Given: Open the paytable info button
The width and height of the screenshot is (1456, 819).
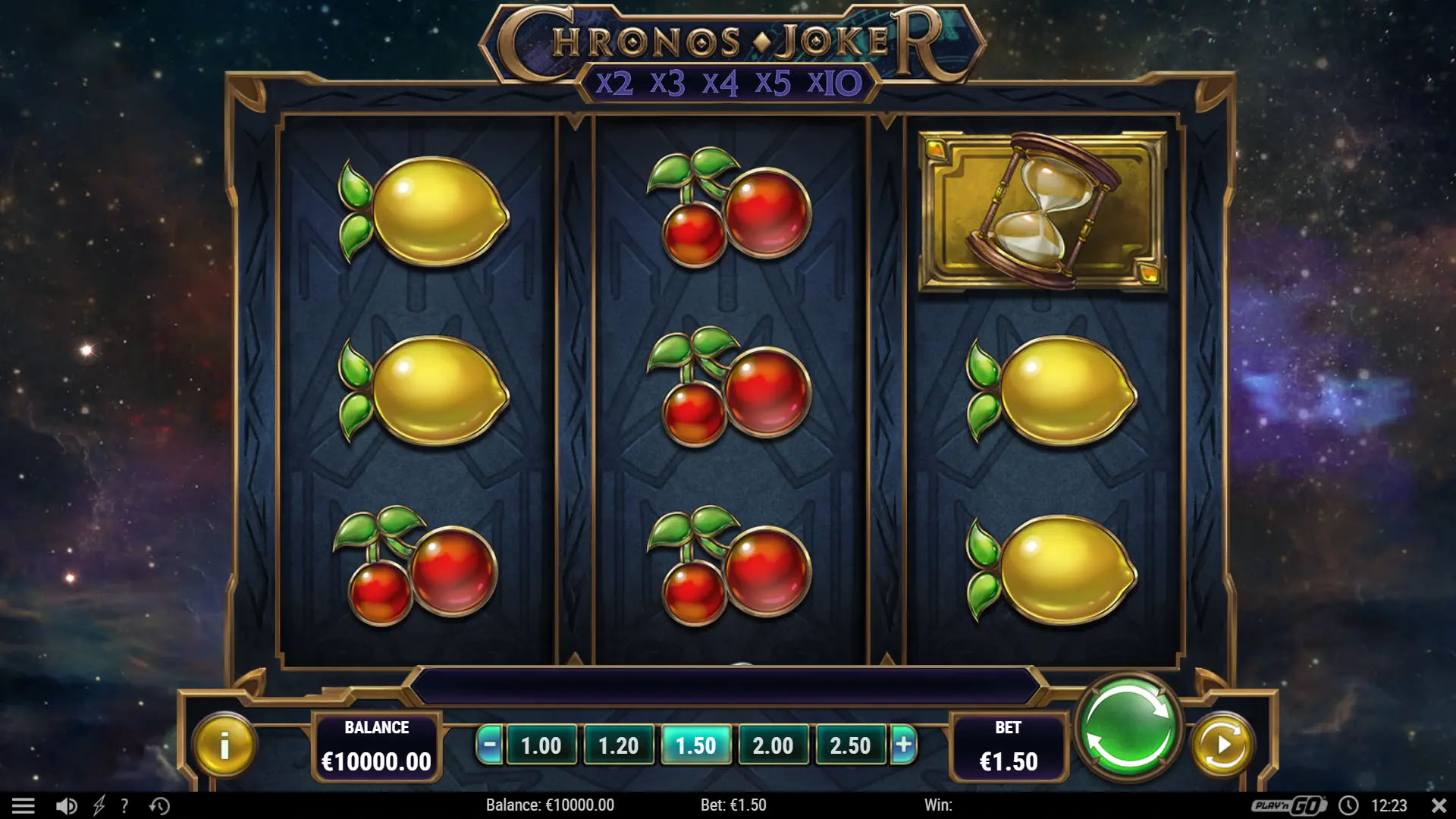Looking at the screenshot, I should click(224, 745).
